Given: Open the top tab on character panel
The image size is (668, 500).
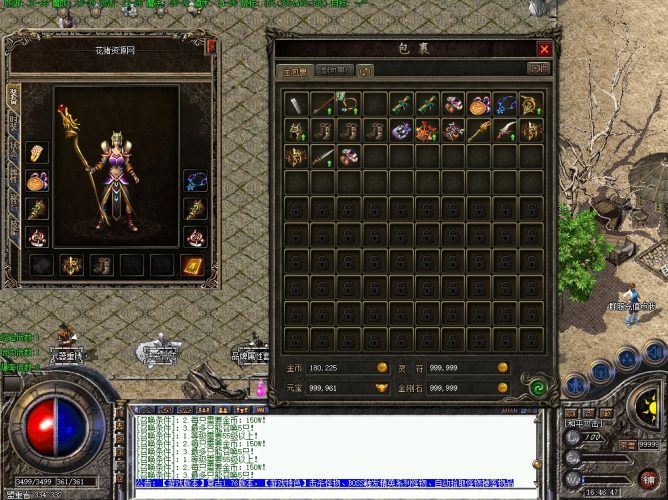Looking at the screenshot, I should tap(13, 95).
